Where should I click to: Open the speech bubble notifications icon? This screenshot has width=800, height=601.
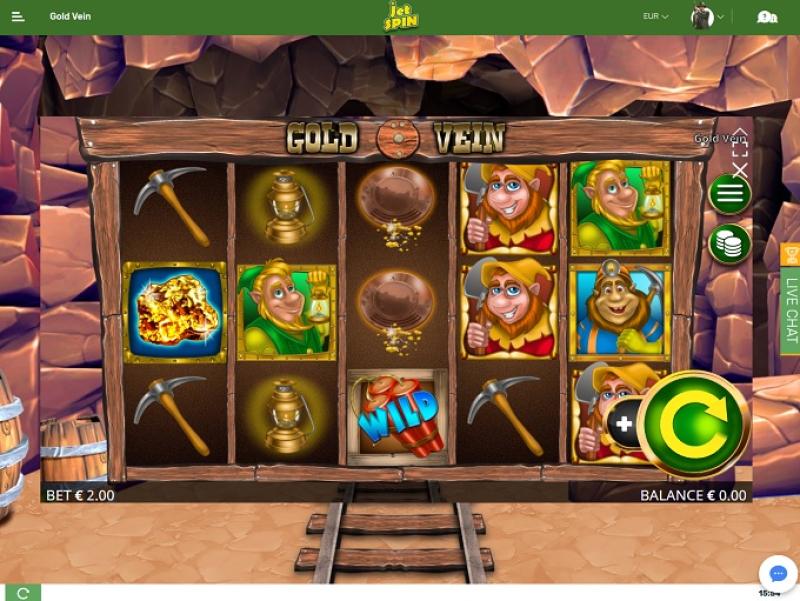767,17
